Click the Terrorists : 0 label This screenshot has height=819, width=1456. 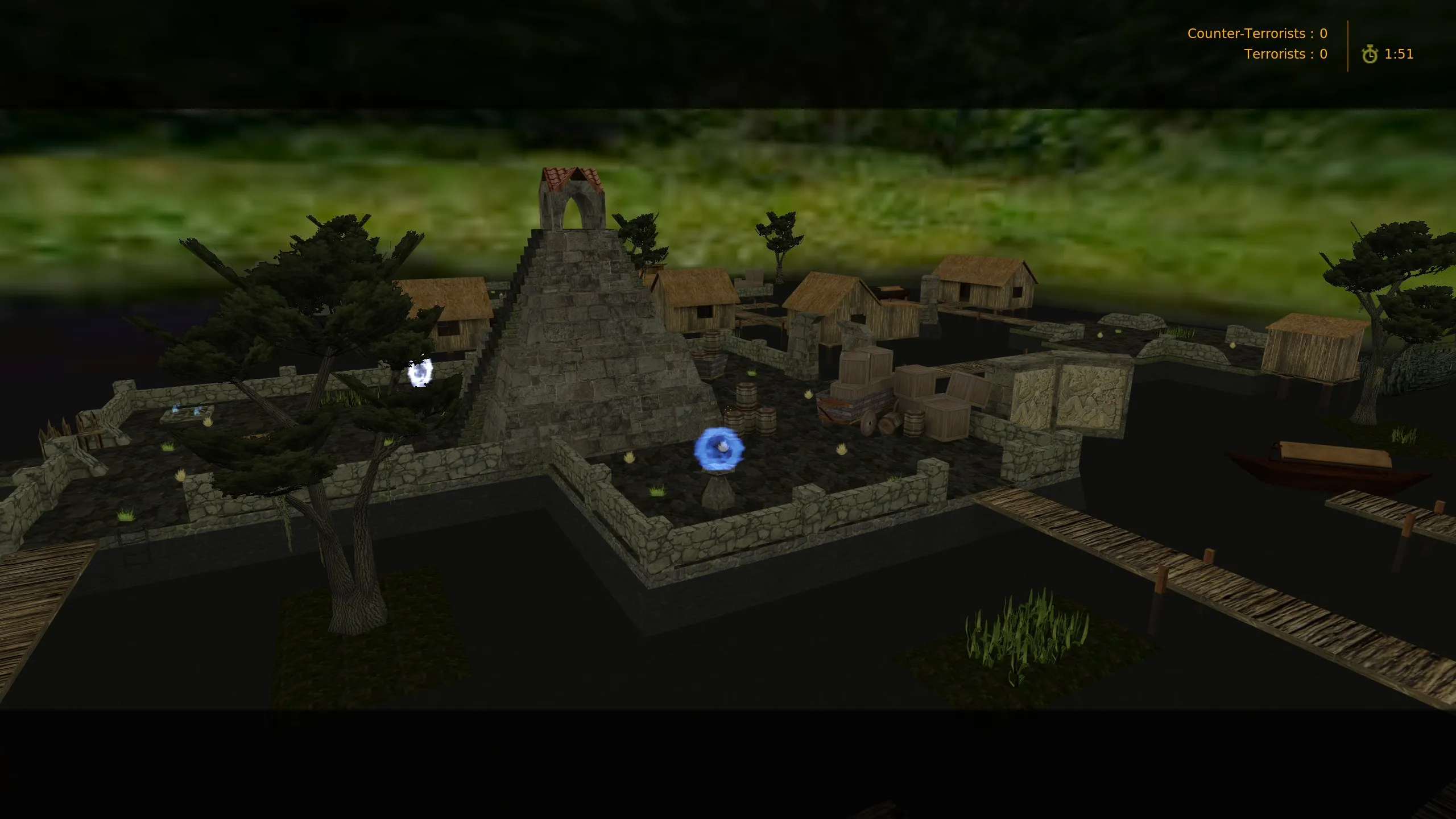click(1285, 54)
